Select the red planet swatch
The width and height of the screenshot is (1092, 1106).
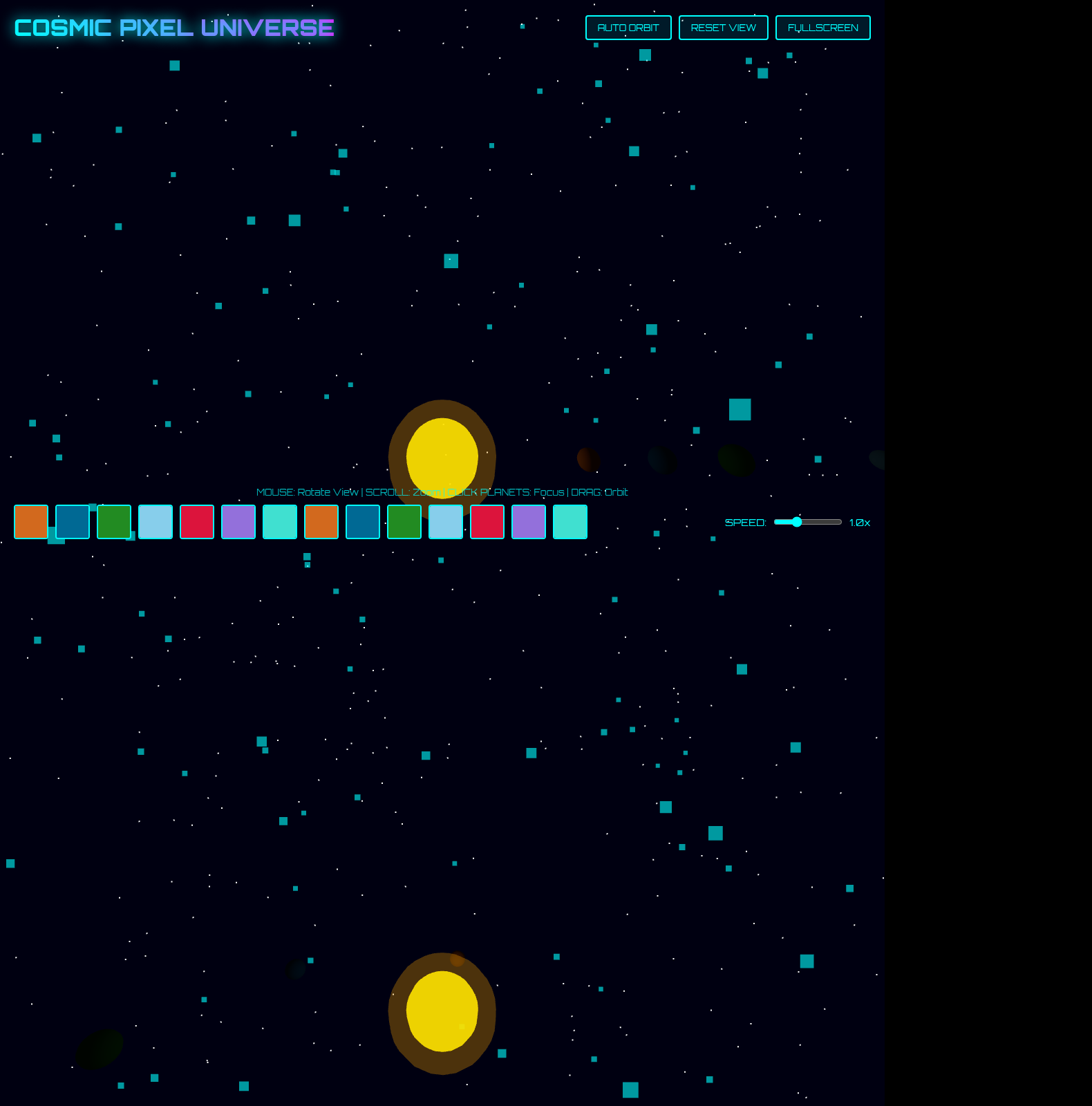(x=196, y=522)
